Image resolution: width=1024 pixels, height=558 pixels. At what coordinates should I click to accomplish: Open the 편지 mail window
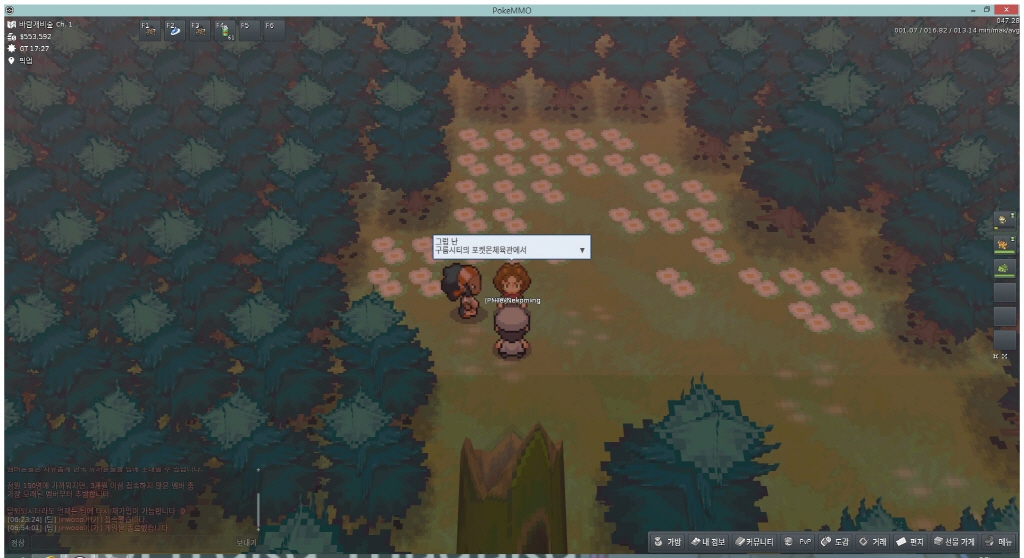pyautogui.click(x=910, y=541)
